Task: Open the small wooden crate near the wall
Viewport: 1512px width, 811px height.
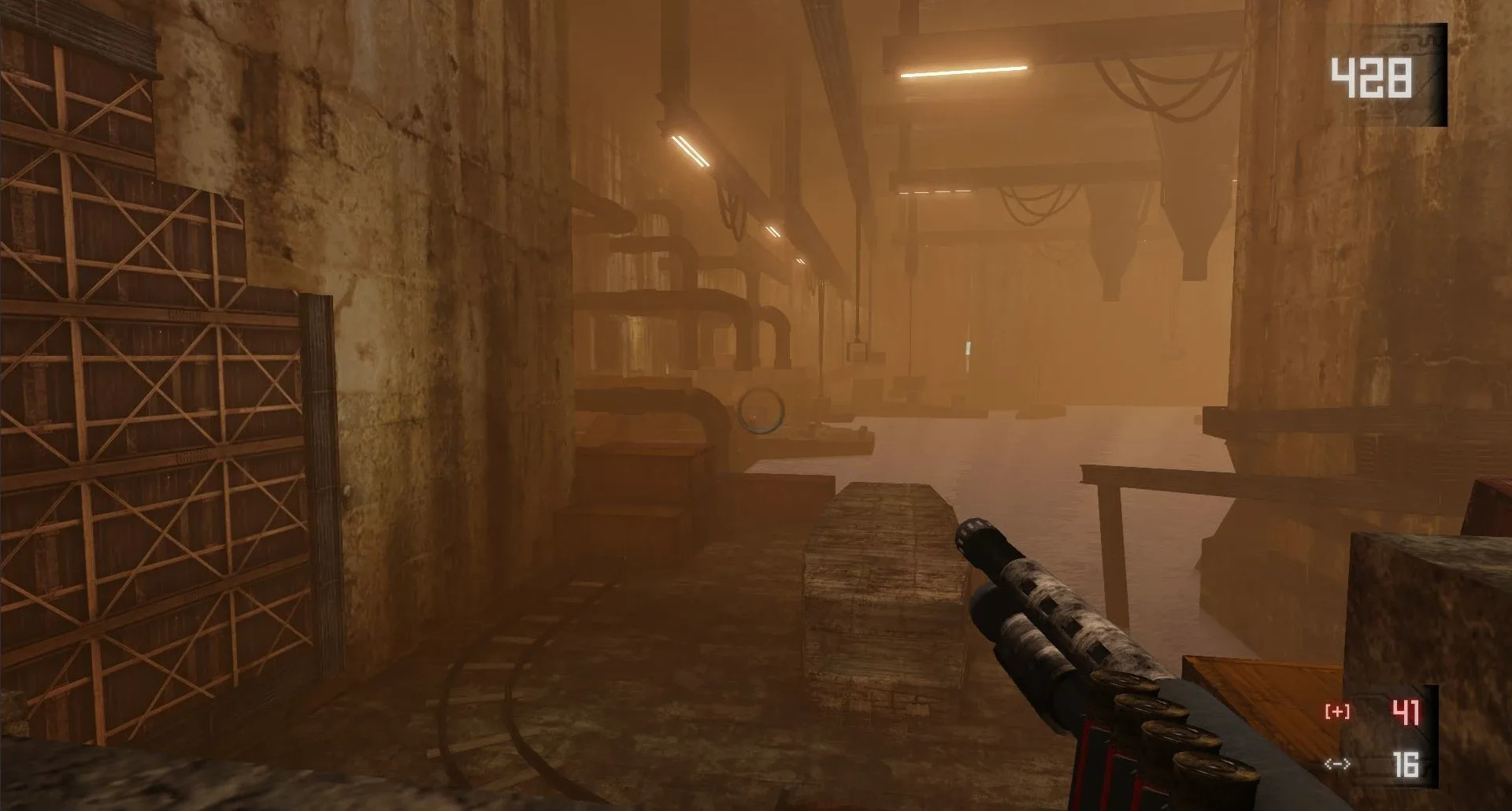Action: 622,528
